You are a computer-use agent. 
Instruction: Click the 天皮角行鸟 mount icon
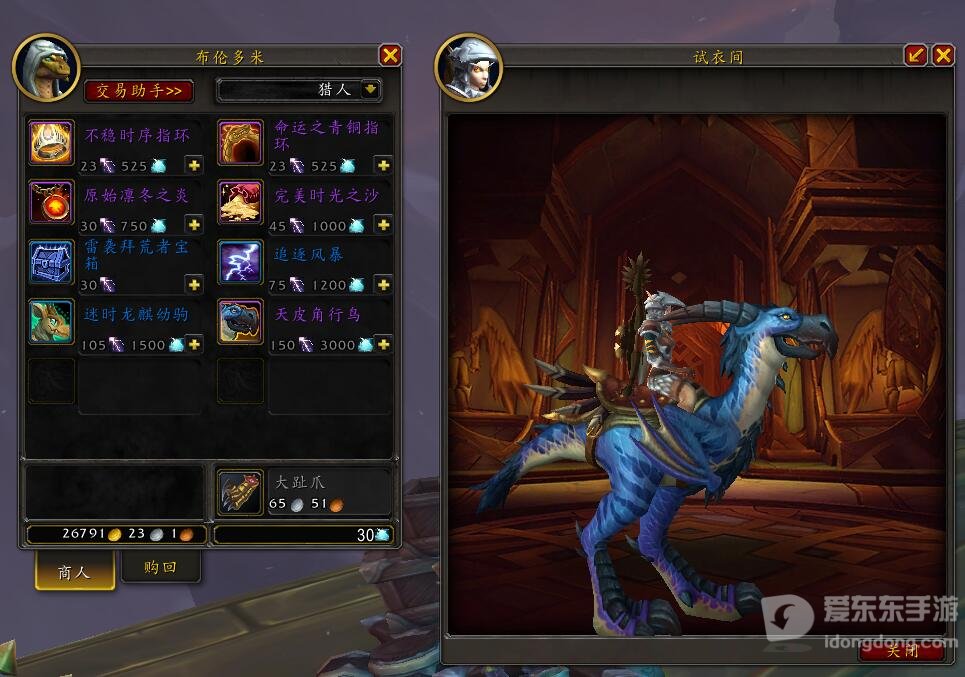point(241,322)
